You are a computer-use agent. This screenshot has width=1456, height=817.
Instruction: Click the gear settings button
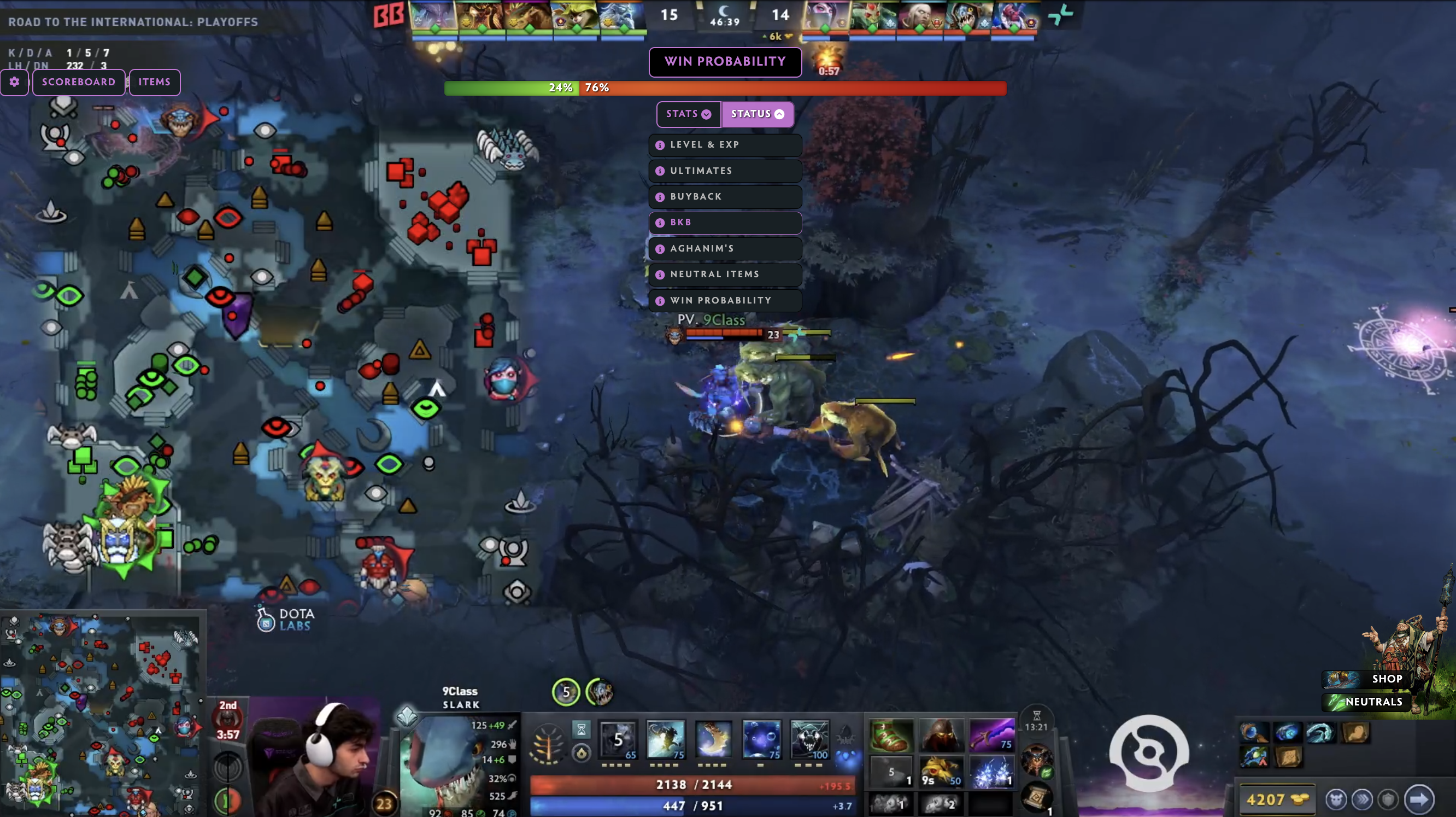coord(14,82)
